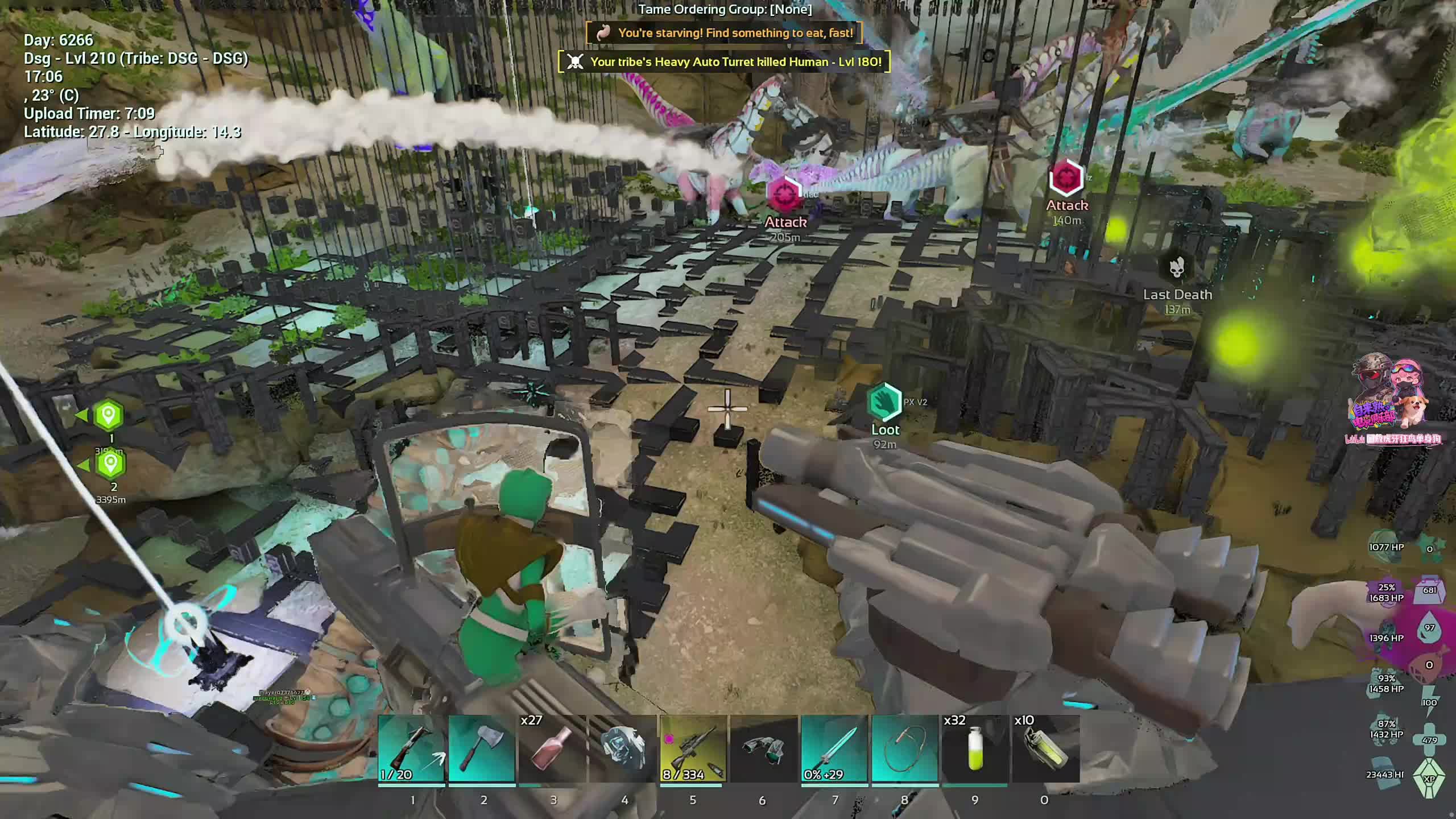Viewport: 1456px width, 819px height.
Task: Click the XP gem icon
Action: point(1429,778)
